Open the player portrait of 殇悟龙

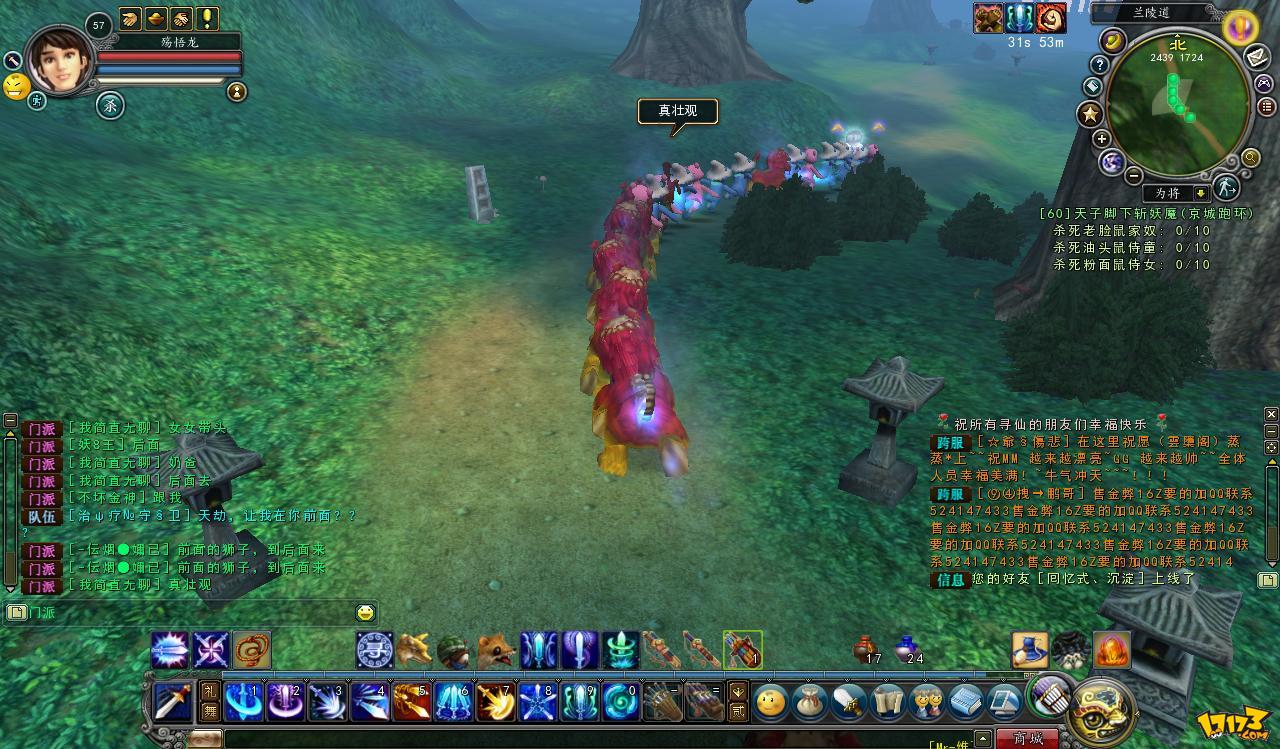coord(60,58)
